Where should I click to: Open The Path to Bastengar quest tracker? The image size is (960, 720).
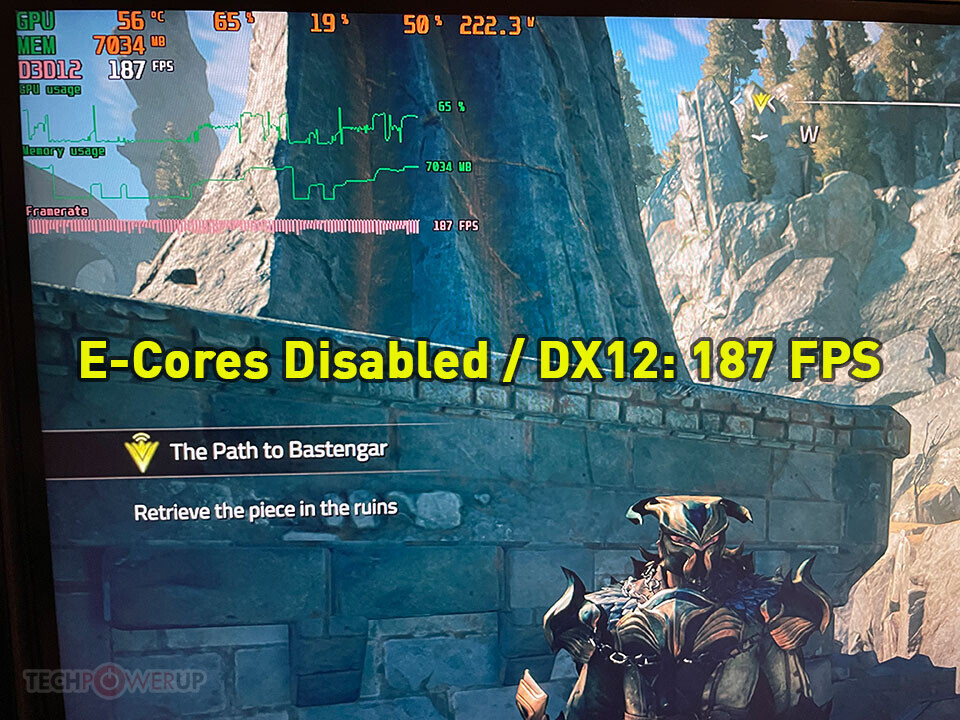pyautogui.click(x=278, y=451)
